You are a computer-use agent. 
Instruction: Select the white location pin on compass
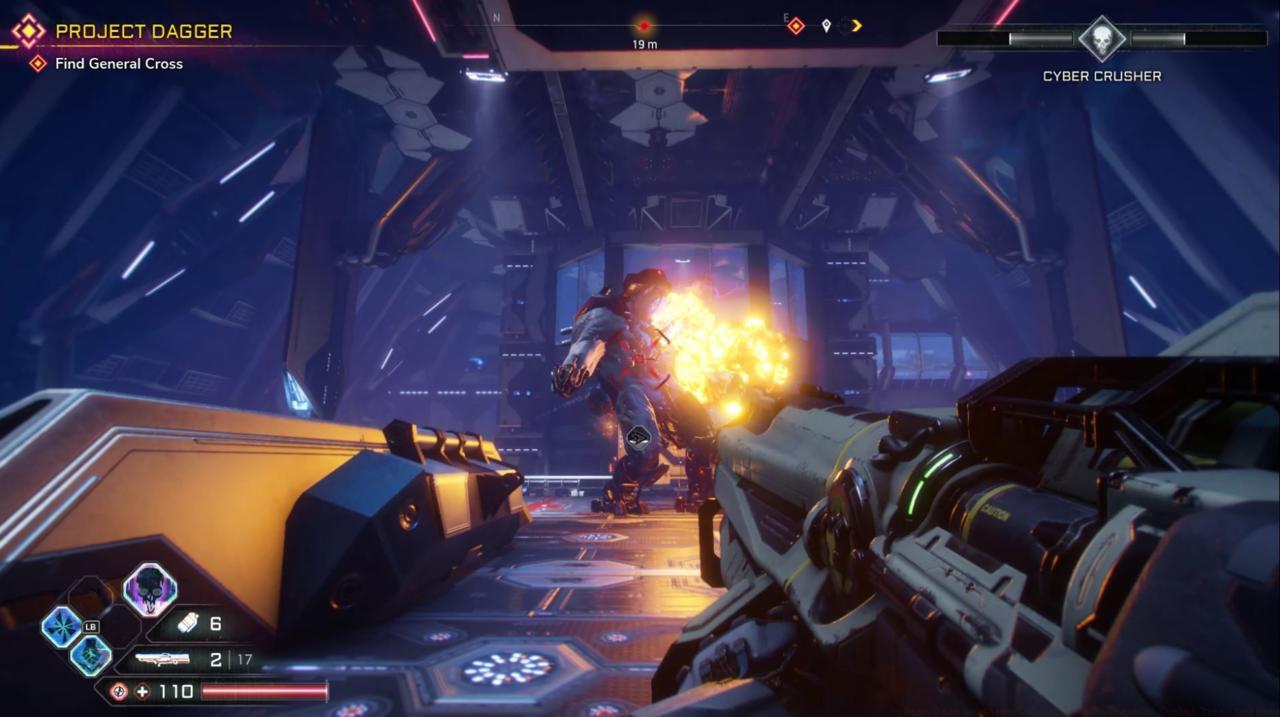[x=826, y=26]
